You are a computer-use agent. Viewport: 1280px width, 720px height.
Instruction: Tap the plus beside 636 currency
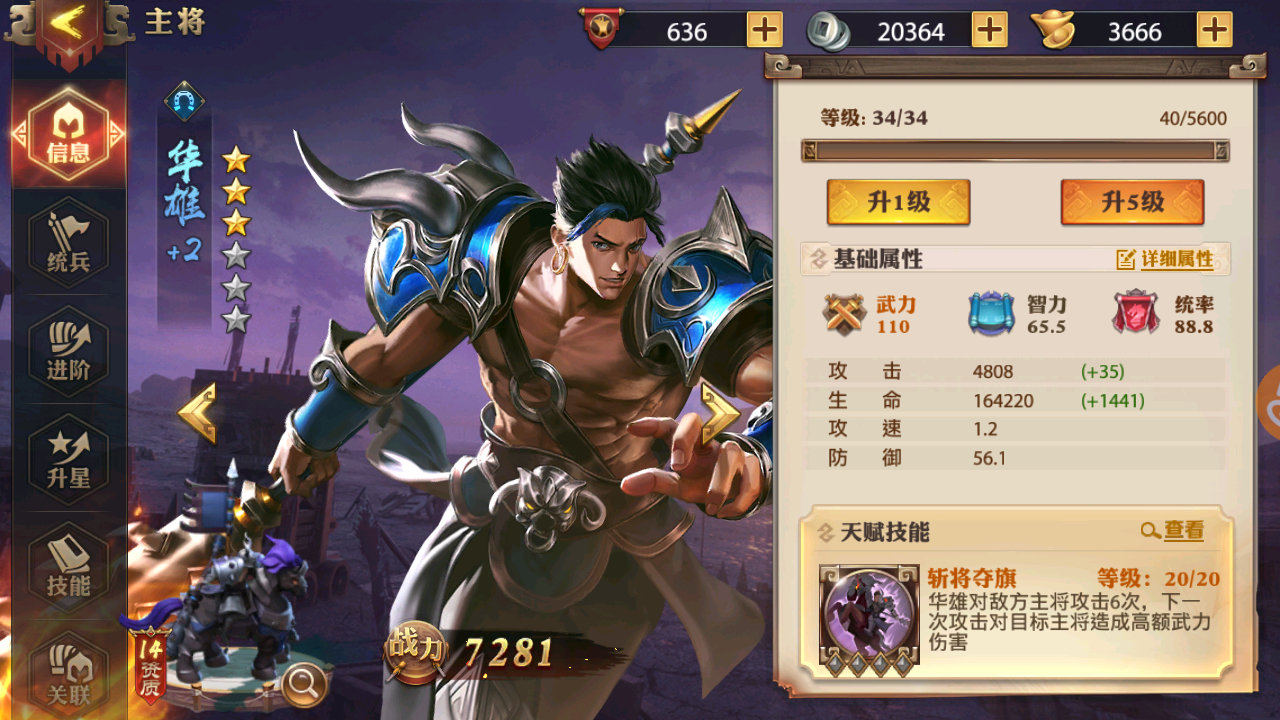tap(765, 31)
